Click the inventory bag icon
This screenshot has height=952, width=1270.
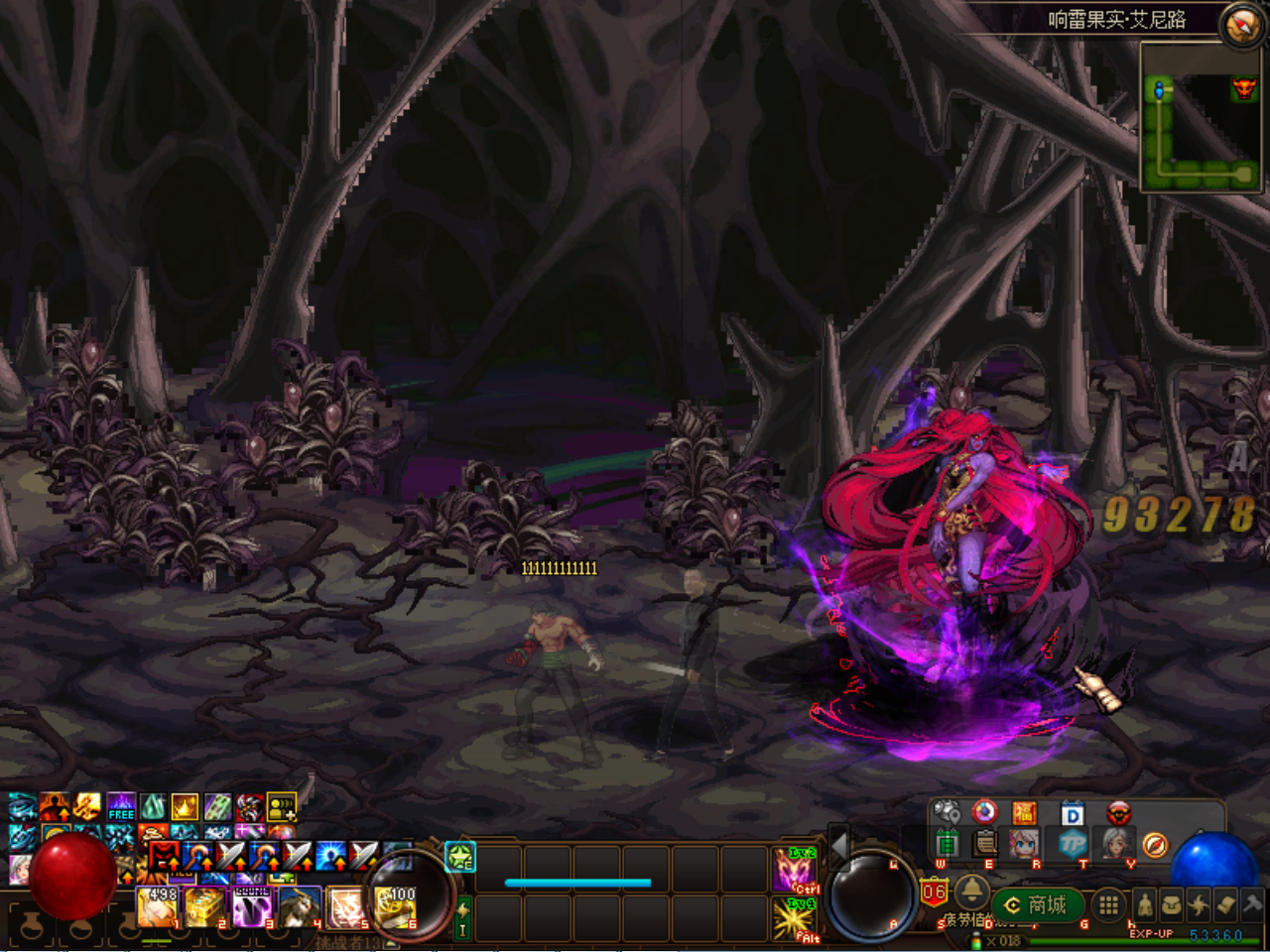pos(1171,905)
